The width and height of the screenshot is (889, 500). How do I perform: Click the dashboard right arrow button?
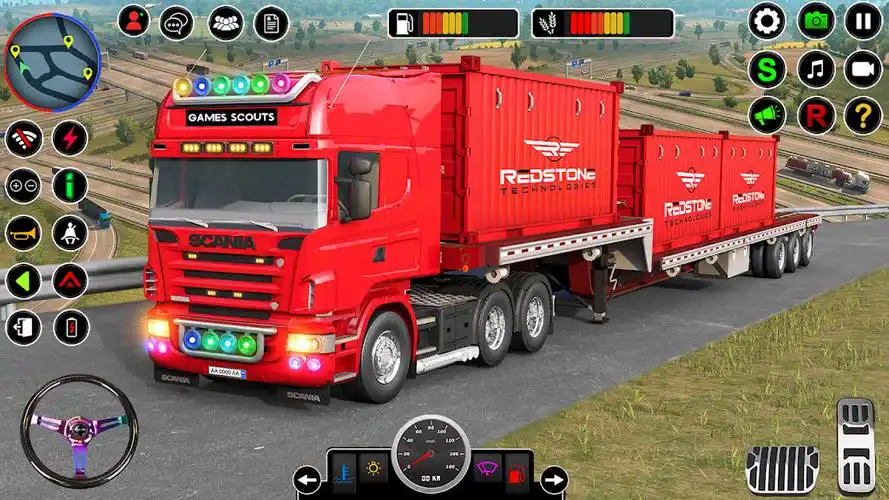point(553,480)
